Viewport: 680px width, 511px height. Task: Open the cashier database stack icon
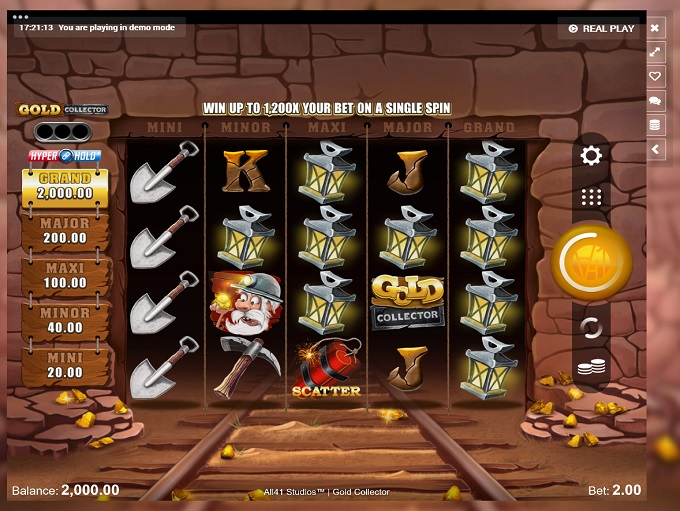[x=656, y=125]
